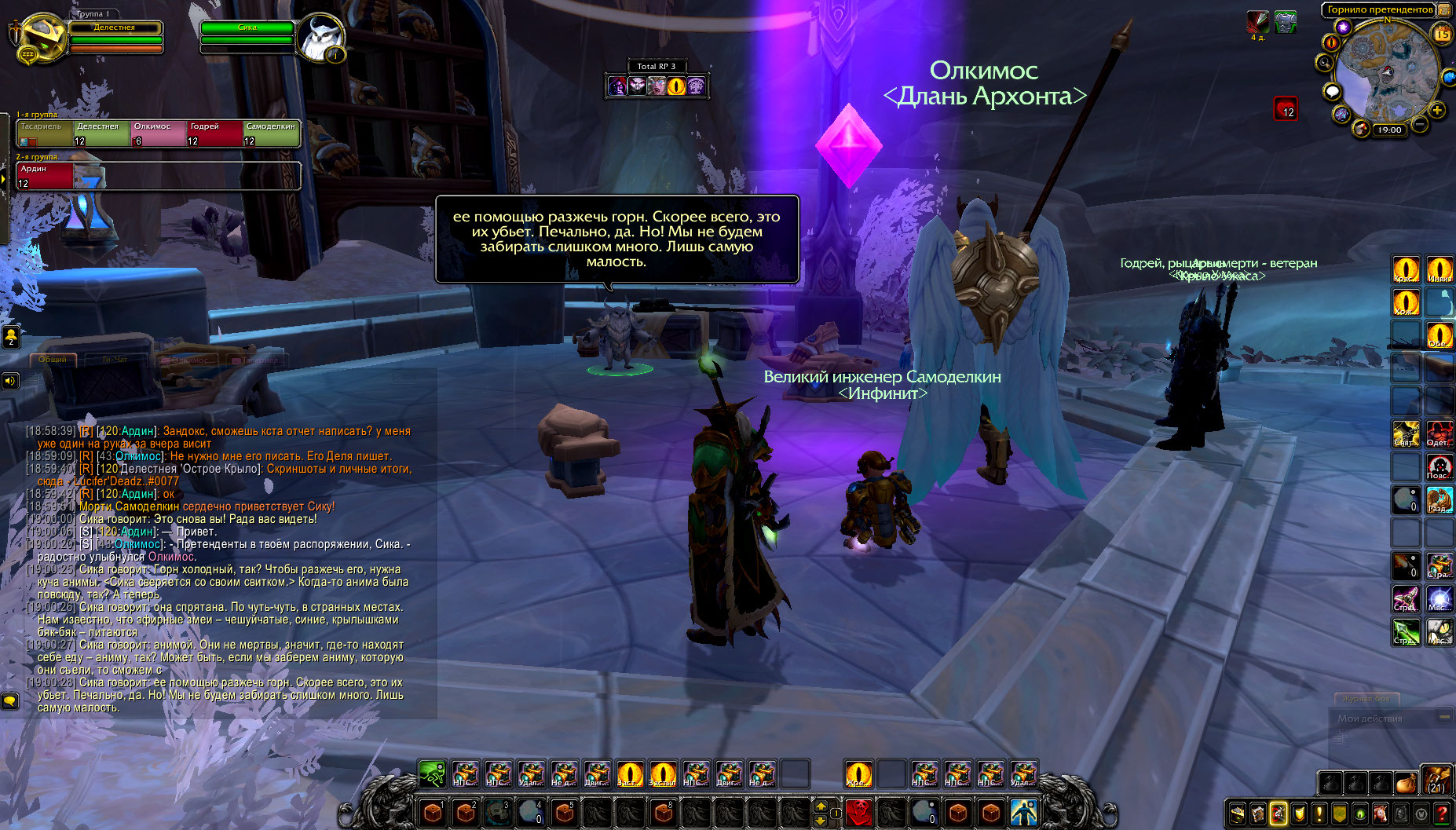Activate the green running figure ability

click(x=431, y=773)
